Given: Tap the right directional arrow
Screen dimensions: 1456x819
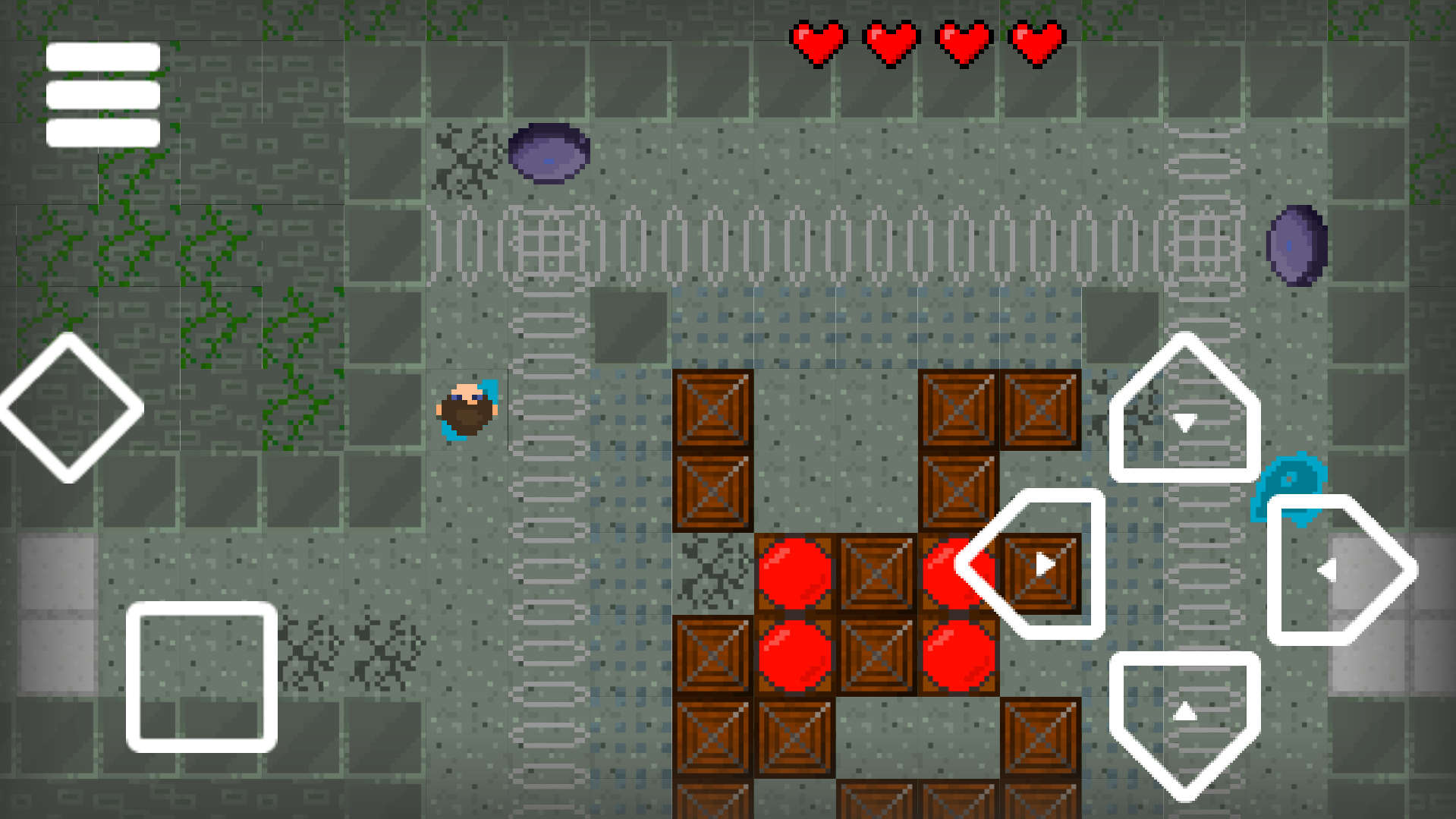Looking at the screenshot, I should (x=1341, y=568).
